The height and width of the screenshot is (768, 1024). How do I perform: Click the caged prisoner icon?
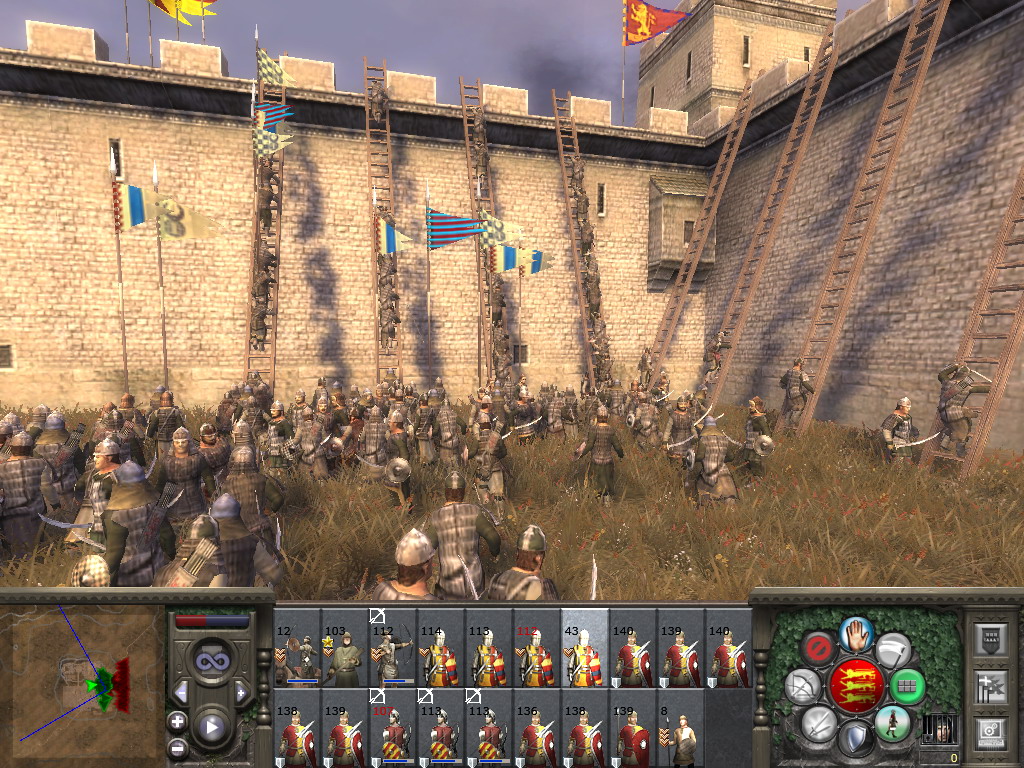point(938,729)
